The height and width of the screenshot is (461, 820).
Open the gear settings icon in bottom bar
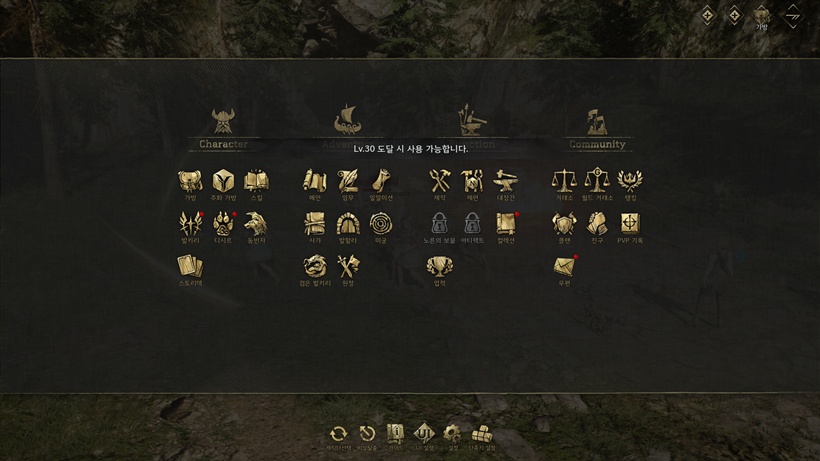tap(453, 434)
